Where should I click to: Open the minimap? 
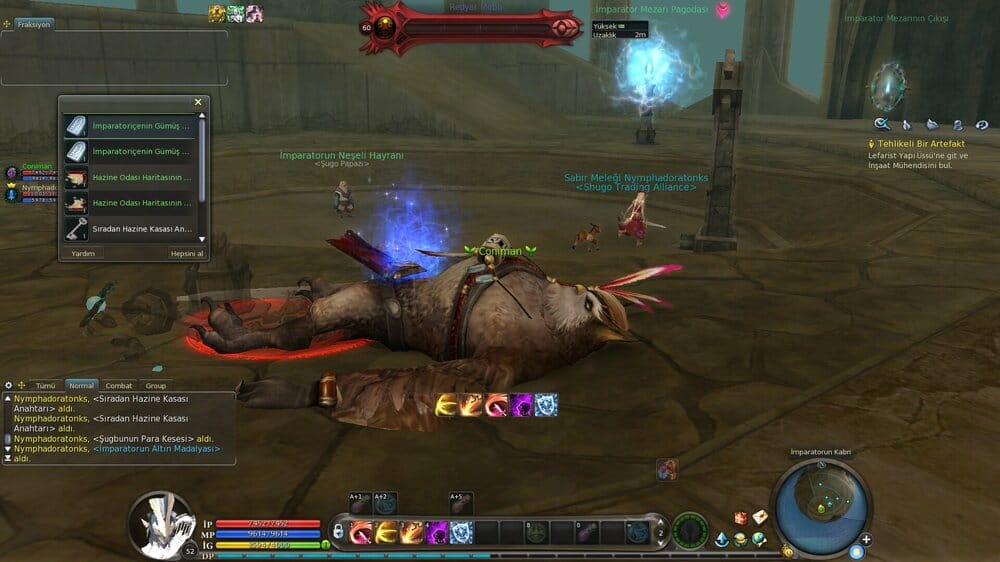pos(821,505)
